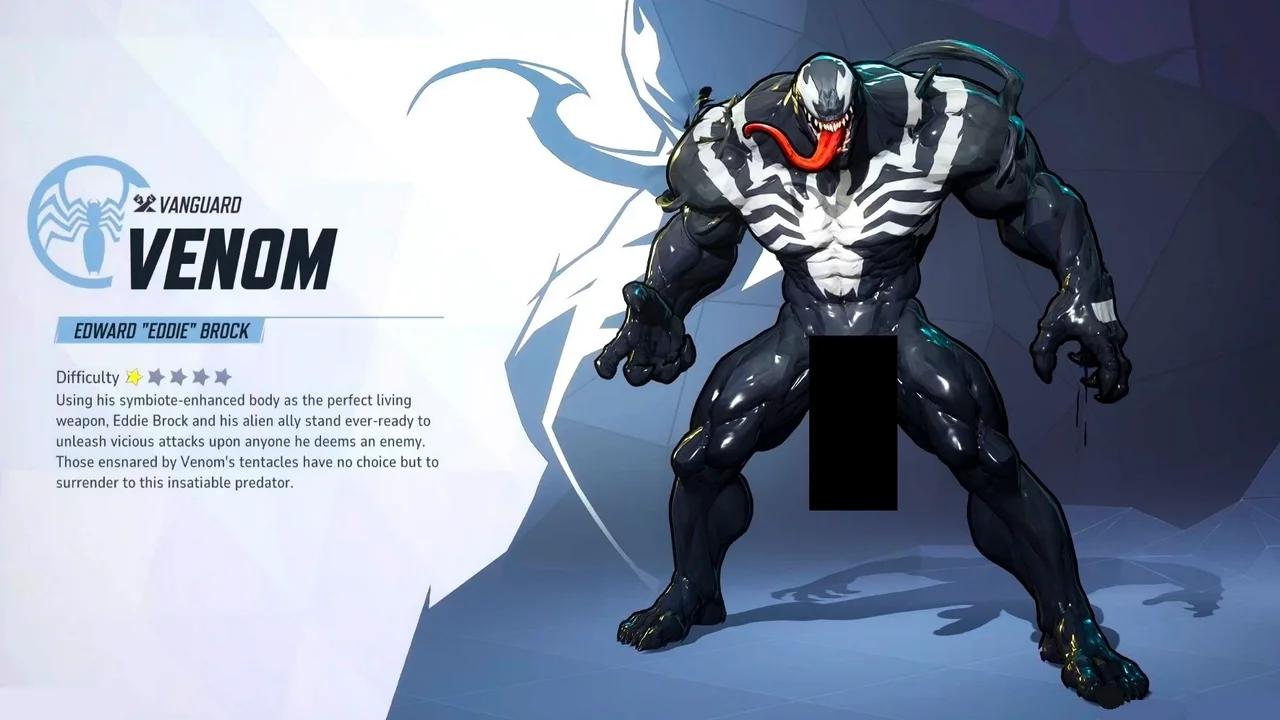1280x720 pixels.
Task: Click the second difficulty star
Action: tap(155, 377)
